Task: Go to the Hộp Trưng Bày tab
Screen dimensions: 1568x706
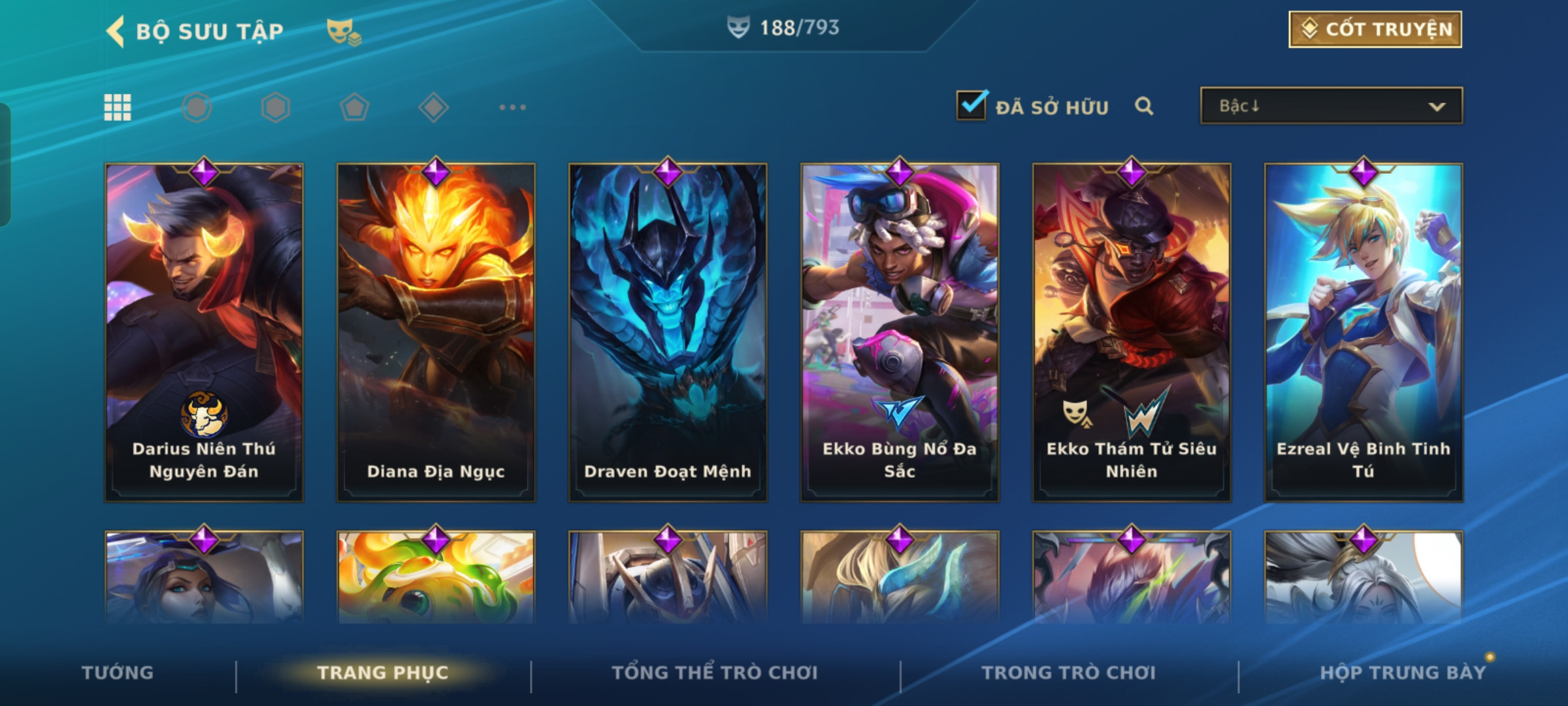Action: click(x=1402, y=673)
